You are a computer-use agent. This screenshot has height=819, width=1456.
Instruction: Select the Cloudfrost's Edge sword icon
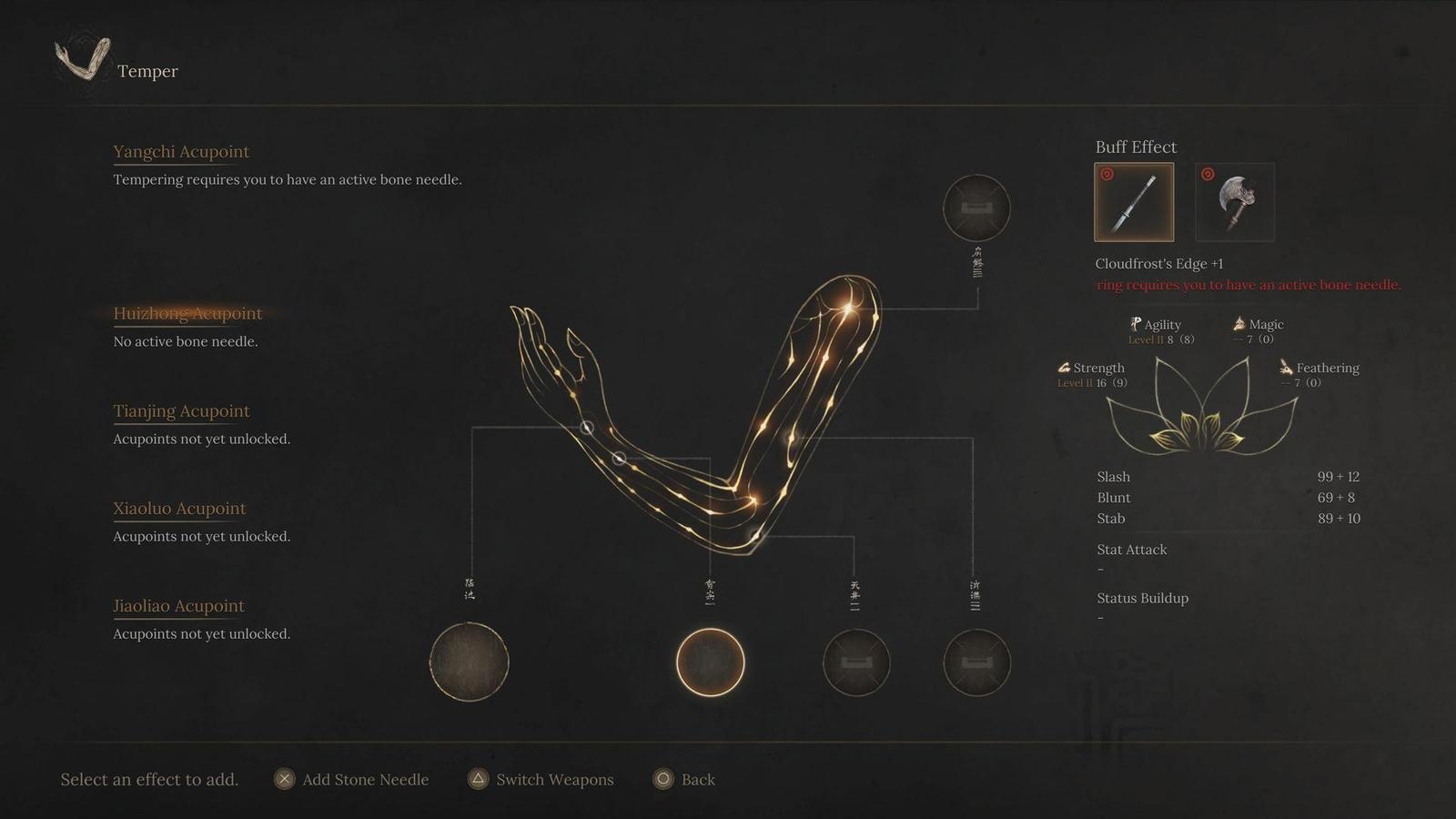coord(1134,202)
